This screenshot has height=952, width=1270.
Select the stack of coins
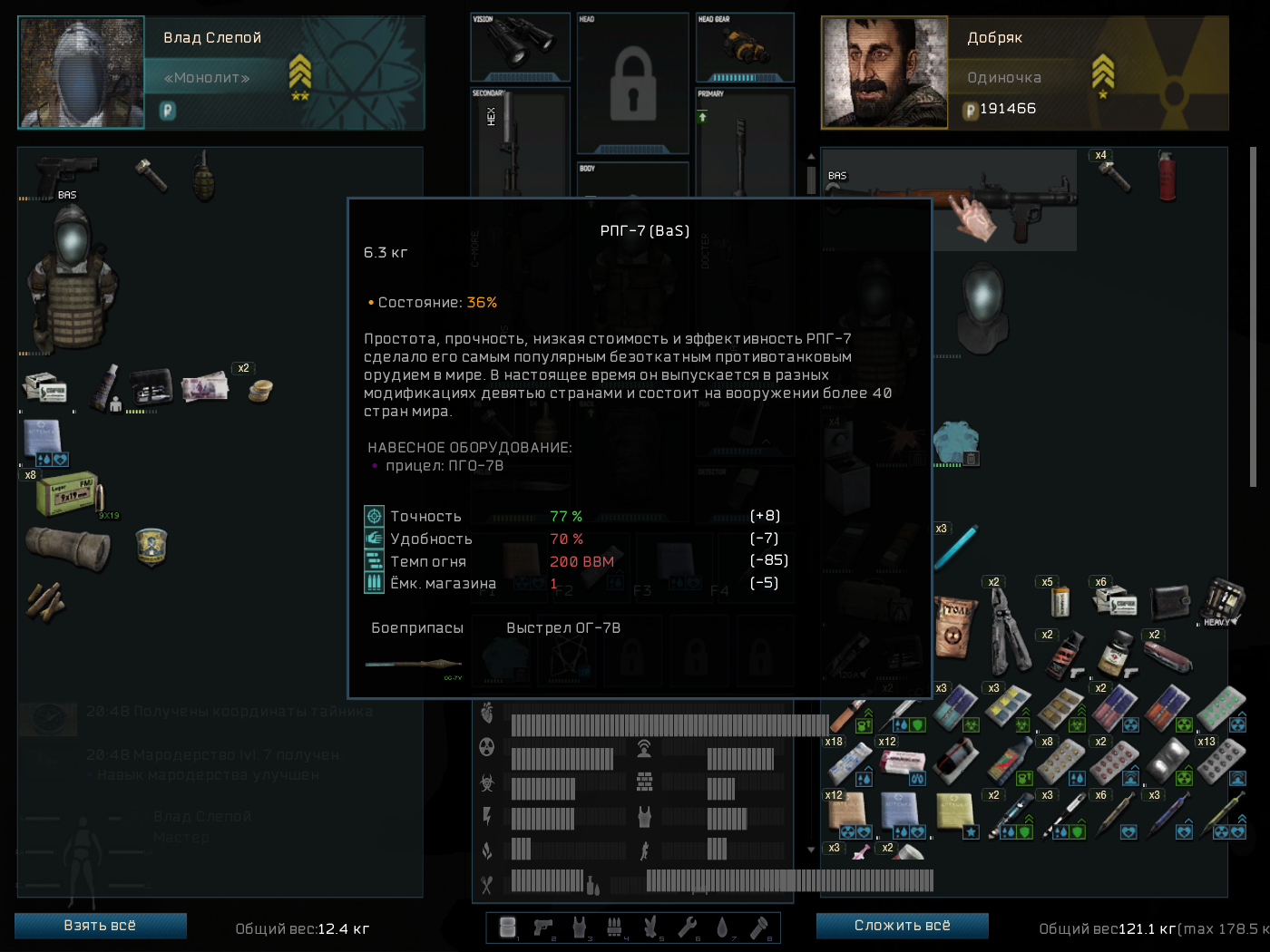[x=260, y=390]
